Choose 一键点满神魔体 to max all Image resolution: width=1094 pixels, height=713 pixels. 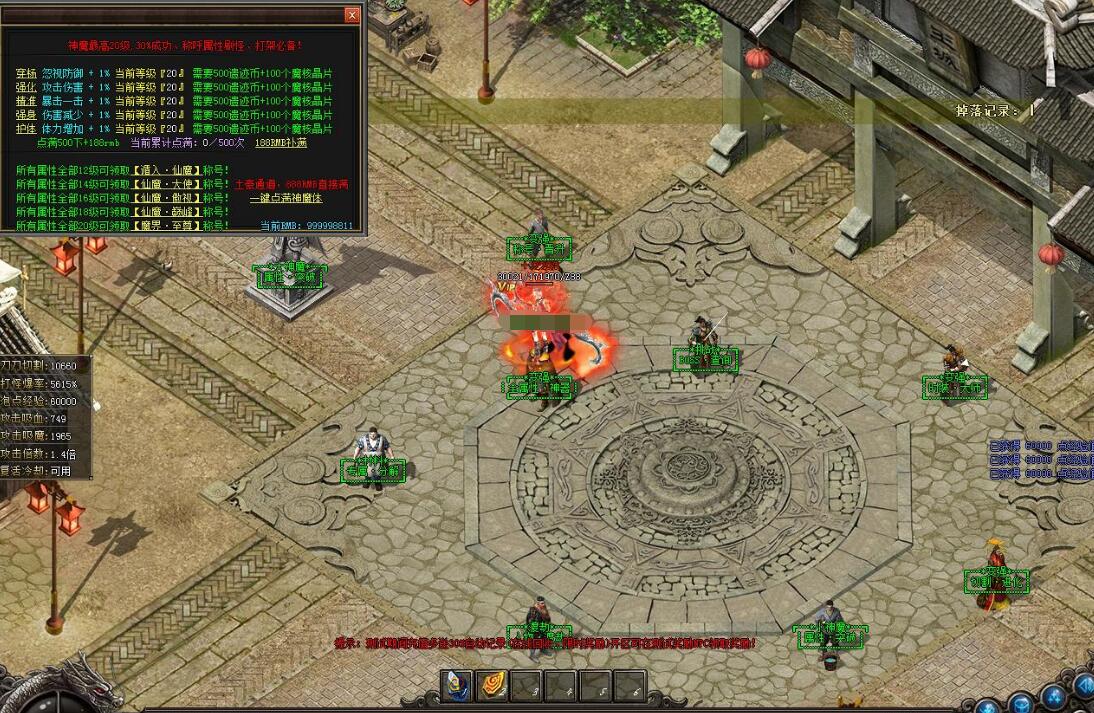tap(286, 198)
